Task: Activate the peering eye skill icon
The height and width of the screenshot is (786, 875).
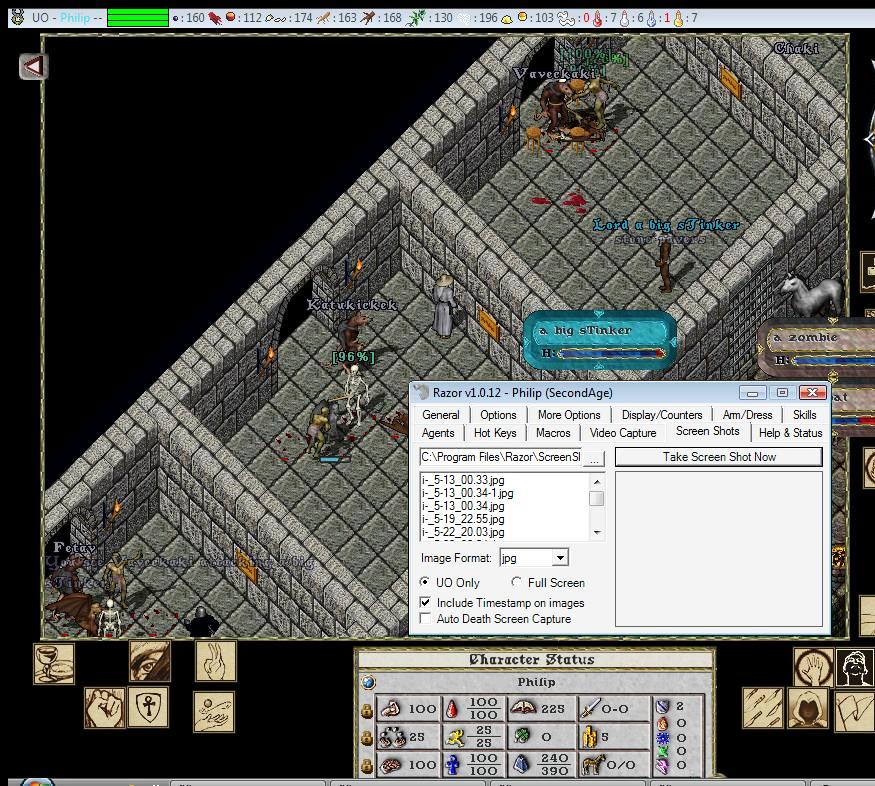Action: (x=150, y=661)
